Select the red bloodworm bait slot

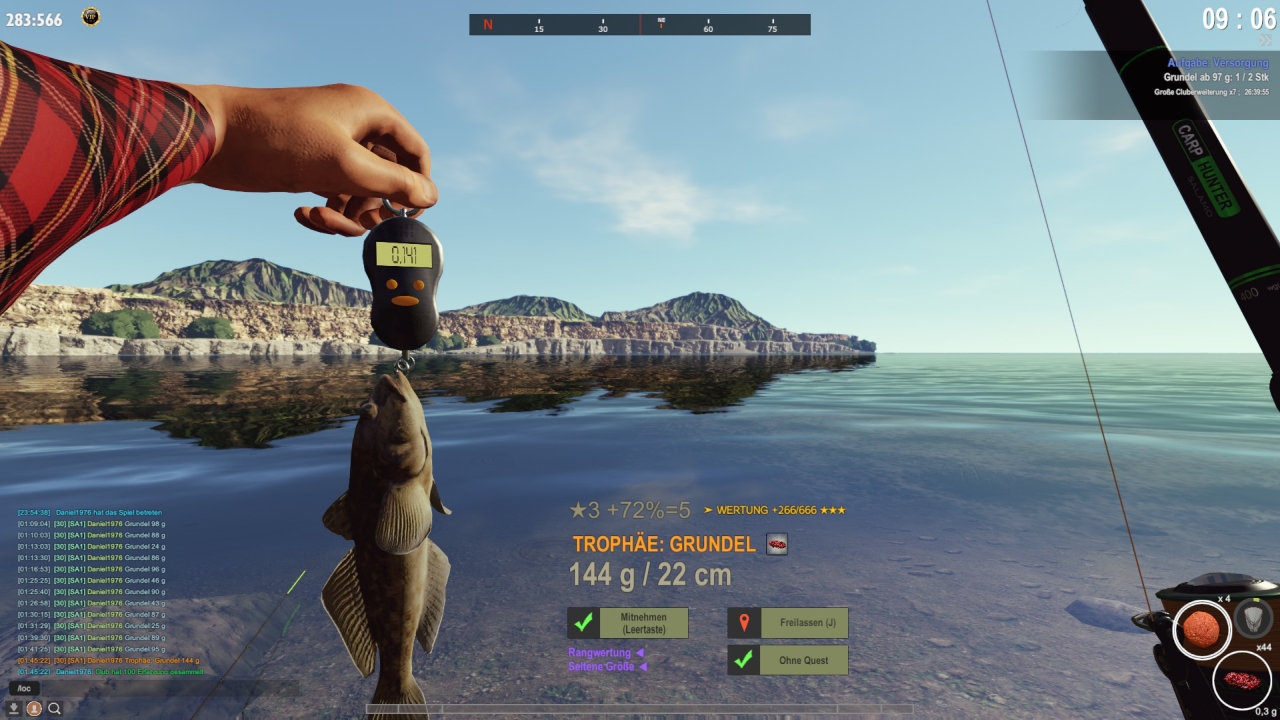1241,681
